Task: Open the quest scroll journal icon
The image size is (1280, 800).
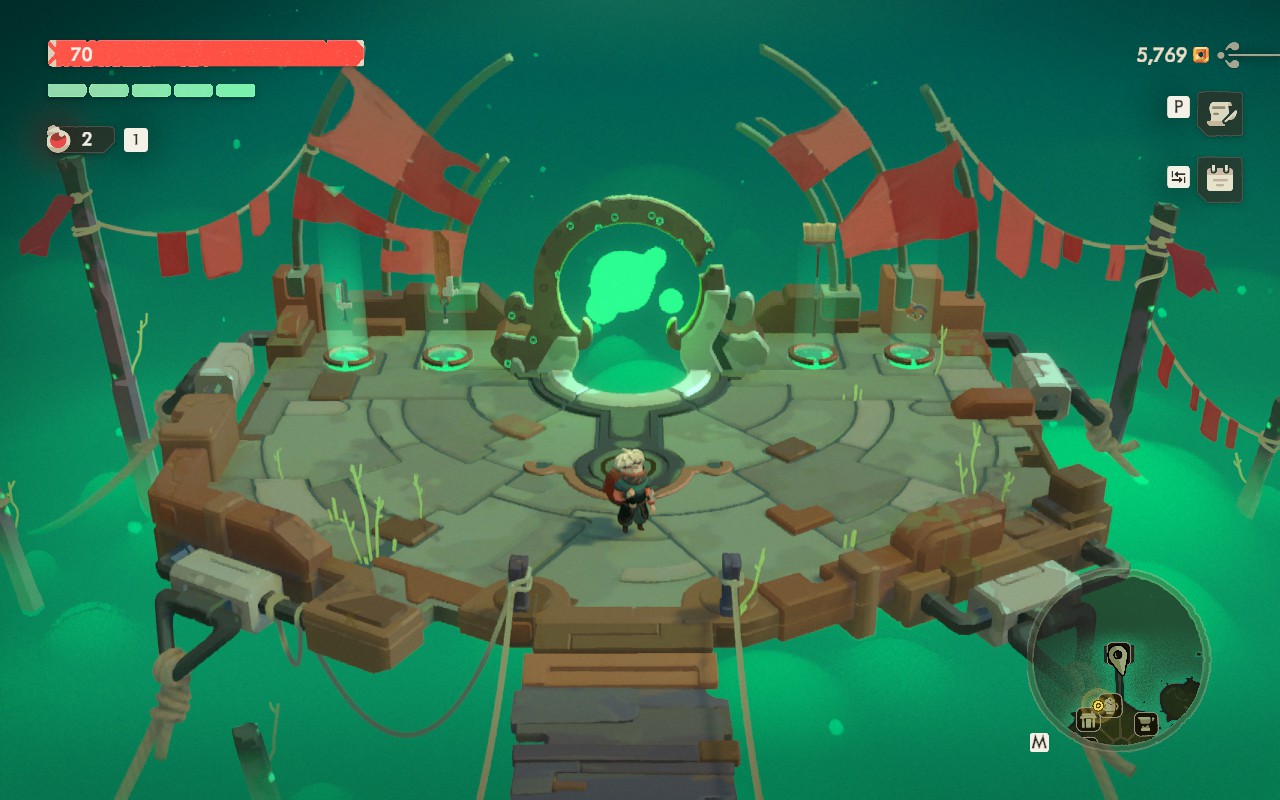Action: pos(1219,113)
